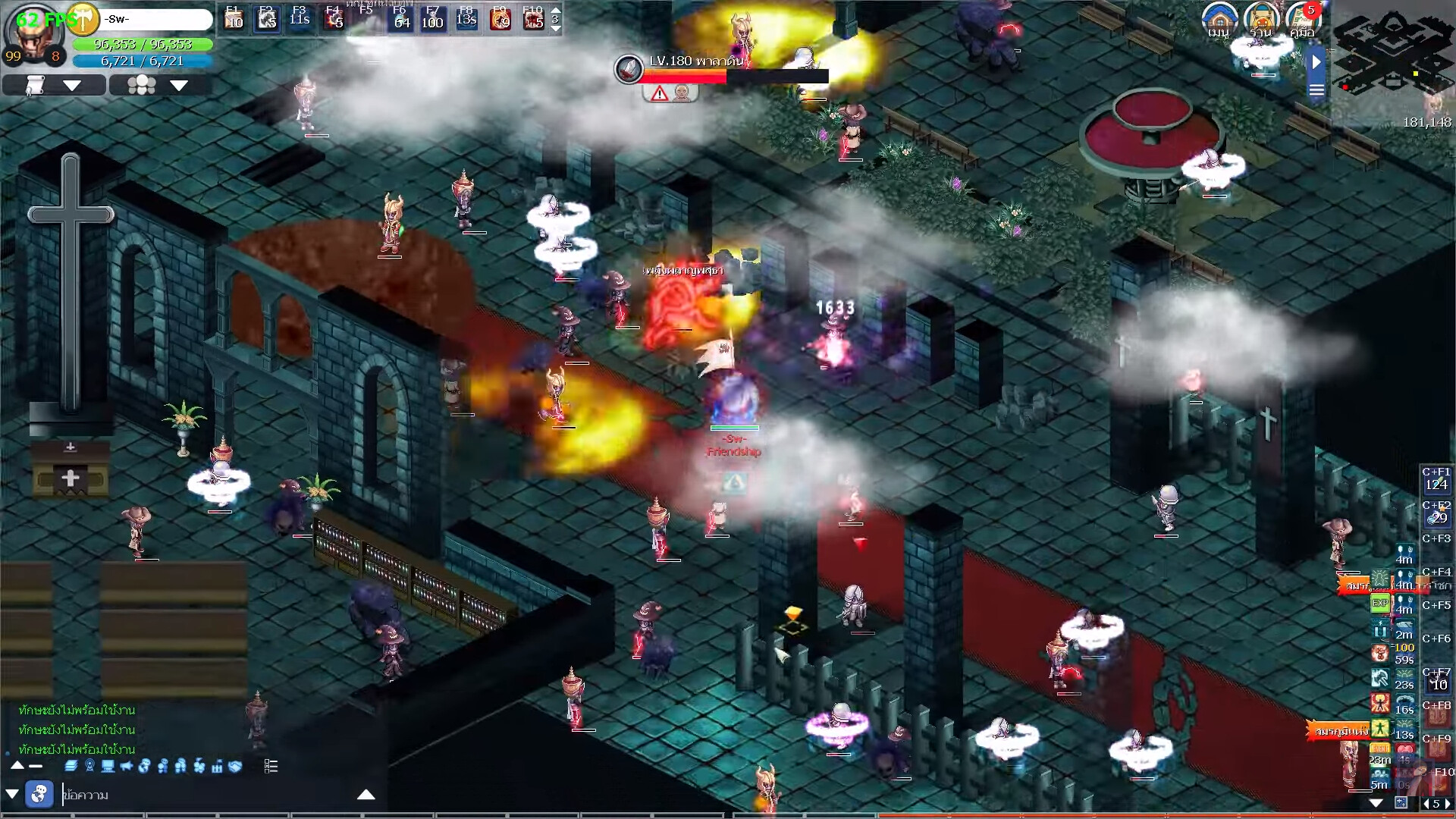Image resolution: width=1456 pixels, height=819 pixels.
Task: Send message using the up arrow button
Action: (x=367, y=794)
